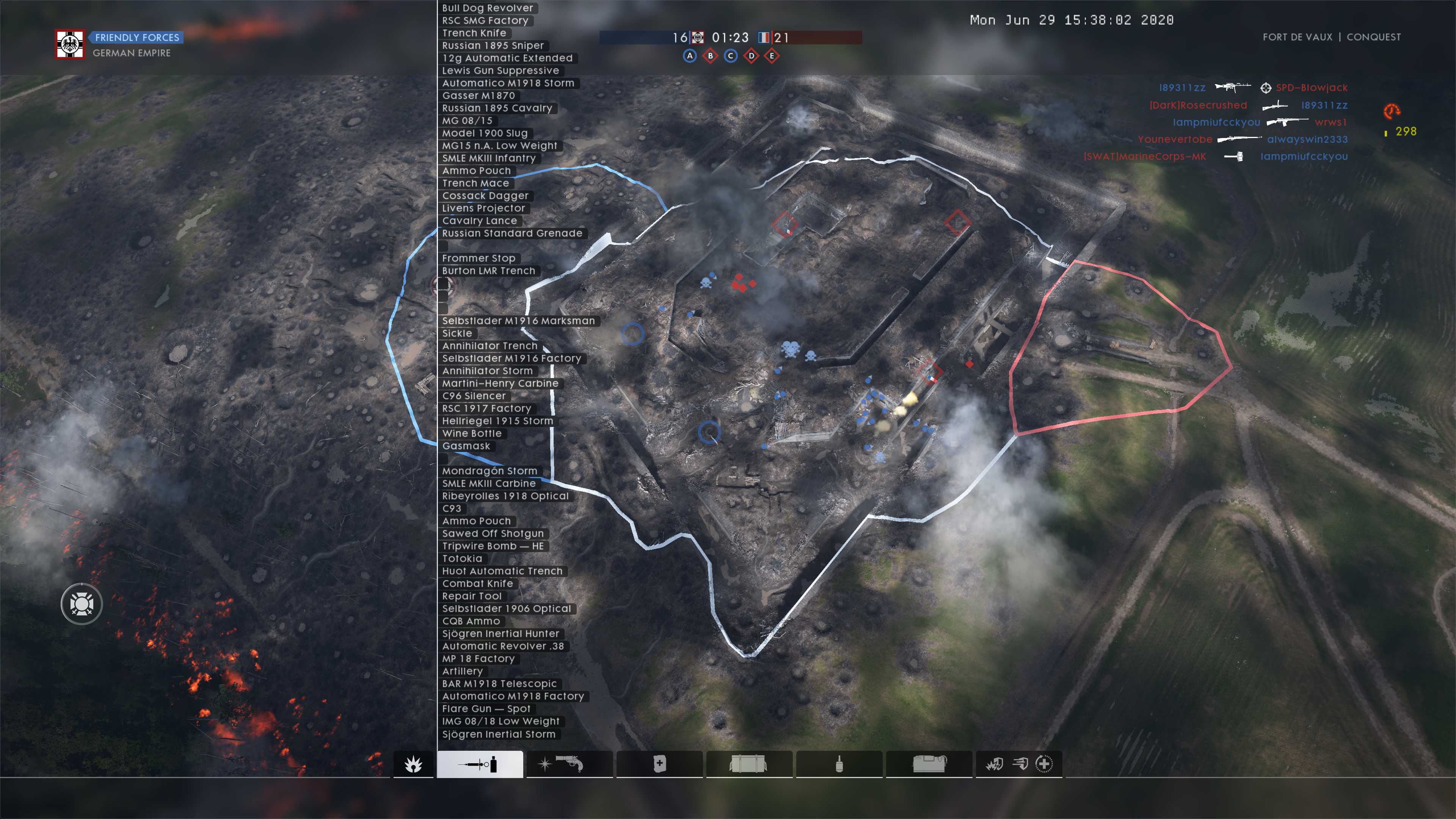
Task: Pick Selbstlader M1916 Marksman
Action: click(x=518, y=321)
